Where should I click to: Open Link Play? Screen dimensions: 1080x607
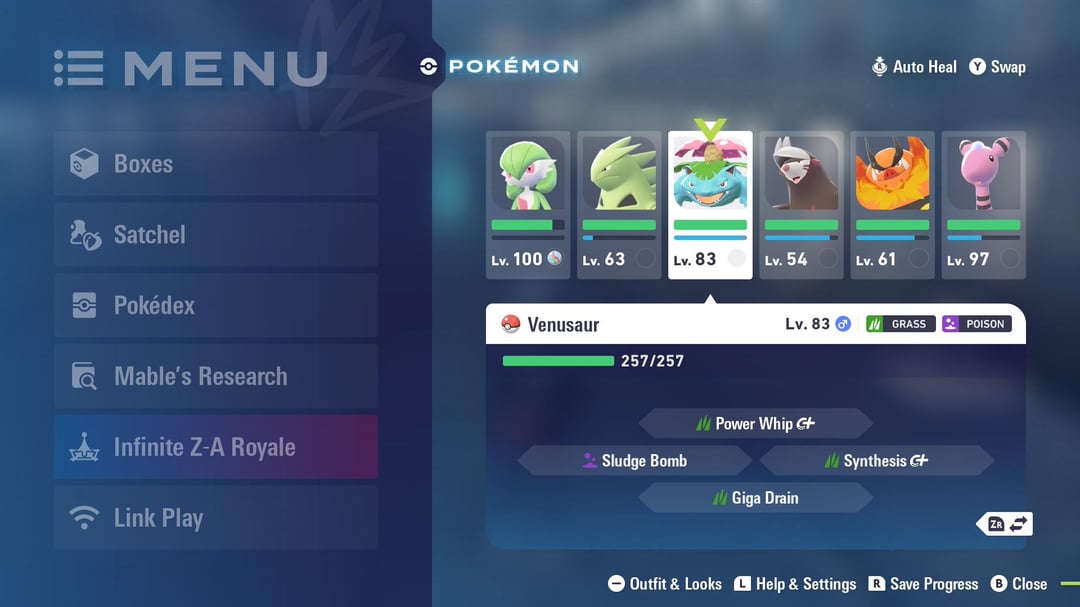pyautogui.click(x=215, y=518)
